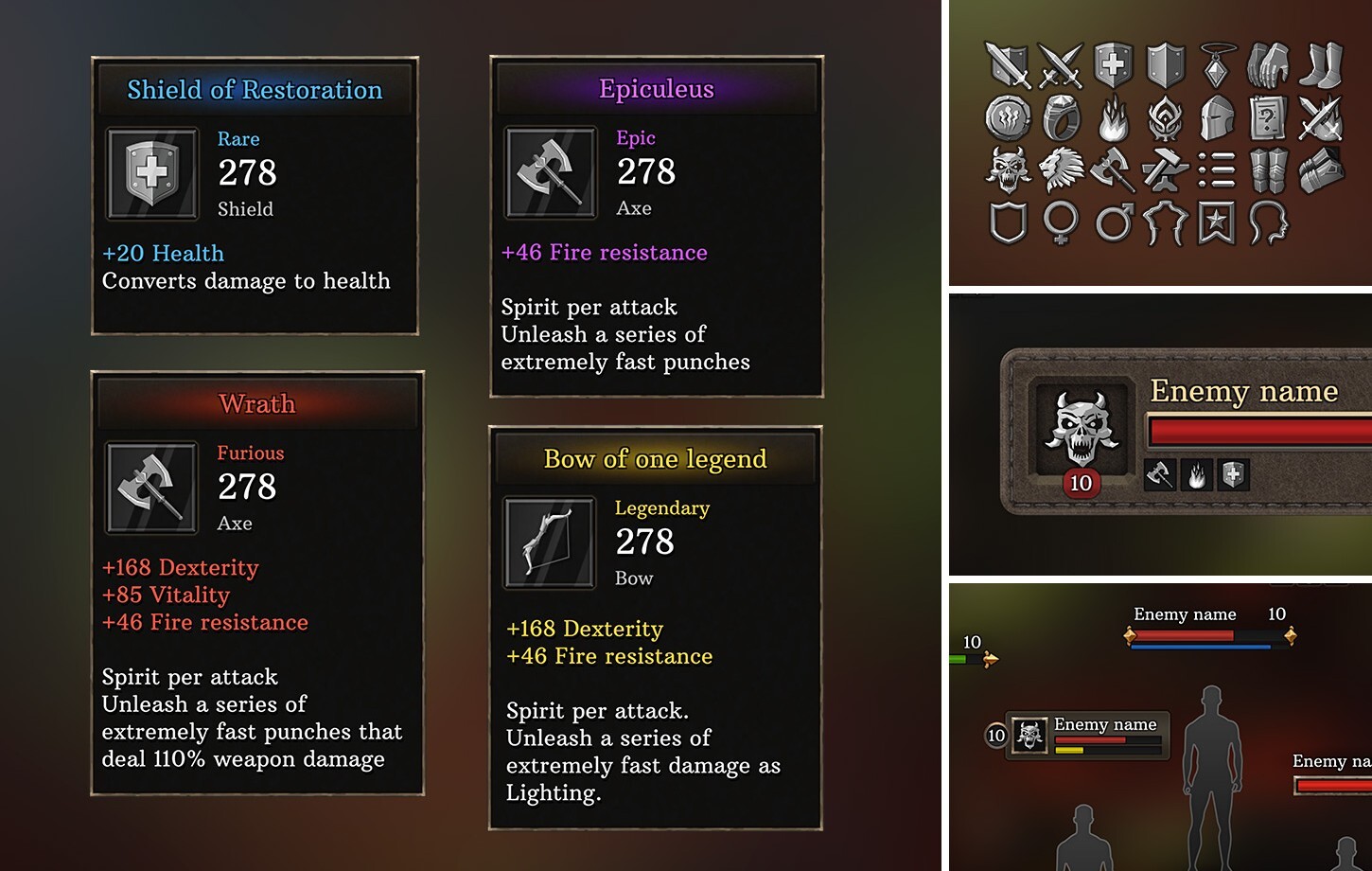Select the crossed swords dual-wield icon
The image size is (1372, 871).
click(x=1062, y=66)
